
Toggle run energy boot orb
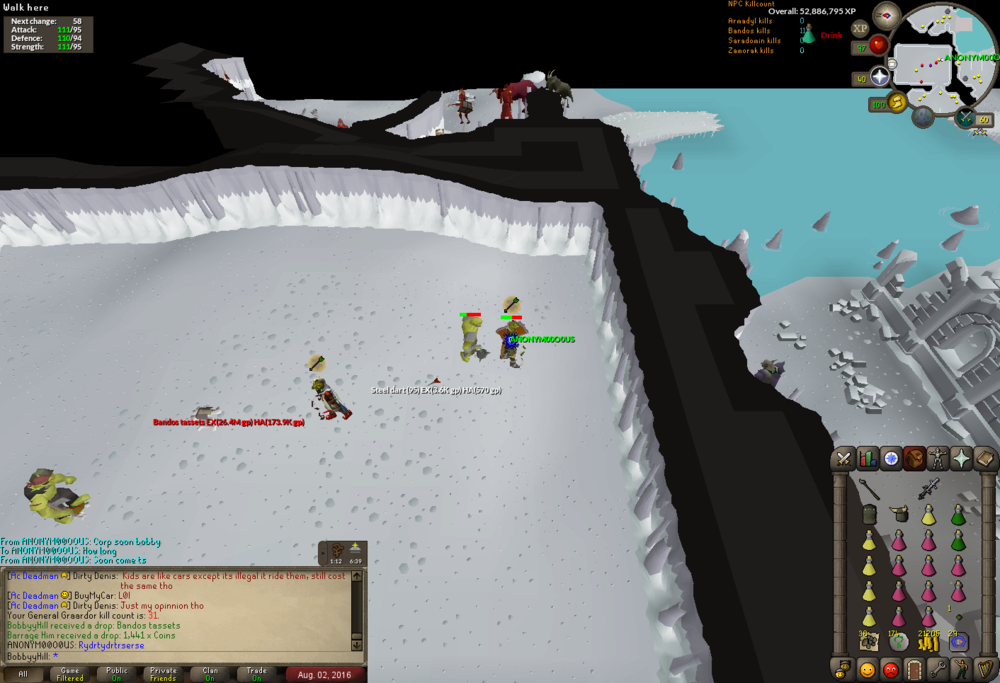point(897,102)
